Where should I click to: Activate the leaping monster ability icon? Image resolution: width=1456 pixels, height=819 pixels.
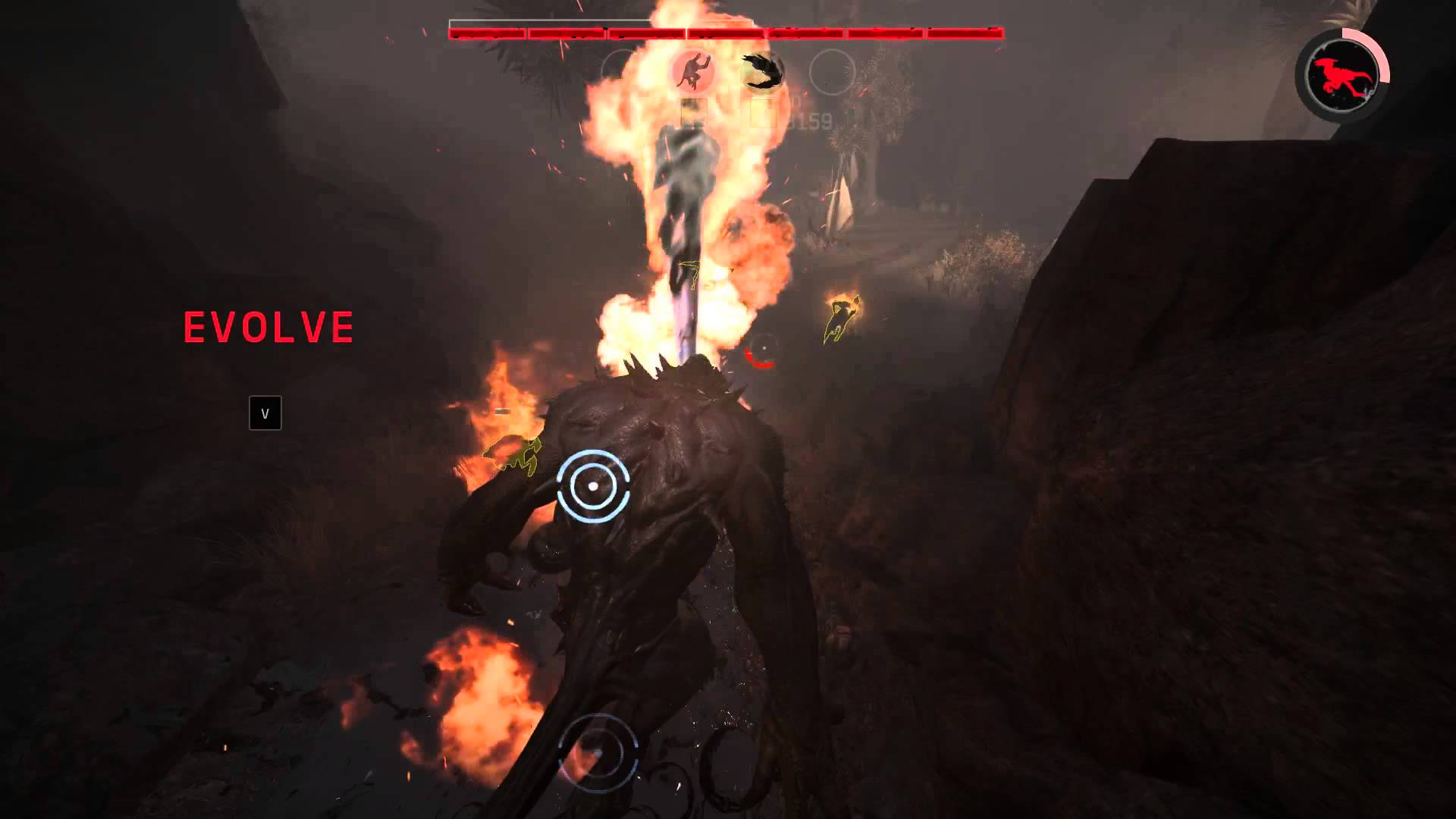tap(692, 72)
